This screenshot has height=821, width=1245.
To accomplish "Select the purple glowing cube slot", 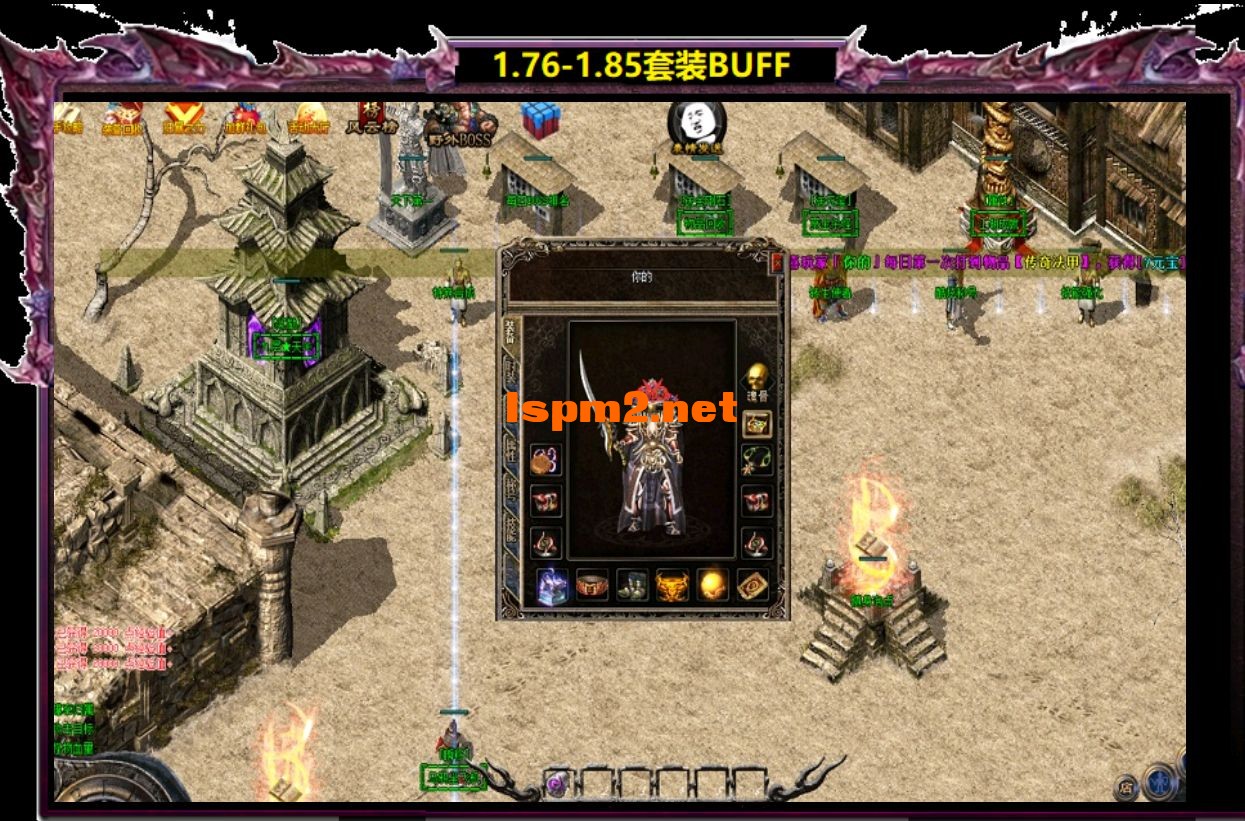I will [553, 584].
